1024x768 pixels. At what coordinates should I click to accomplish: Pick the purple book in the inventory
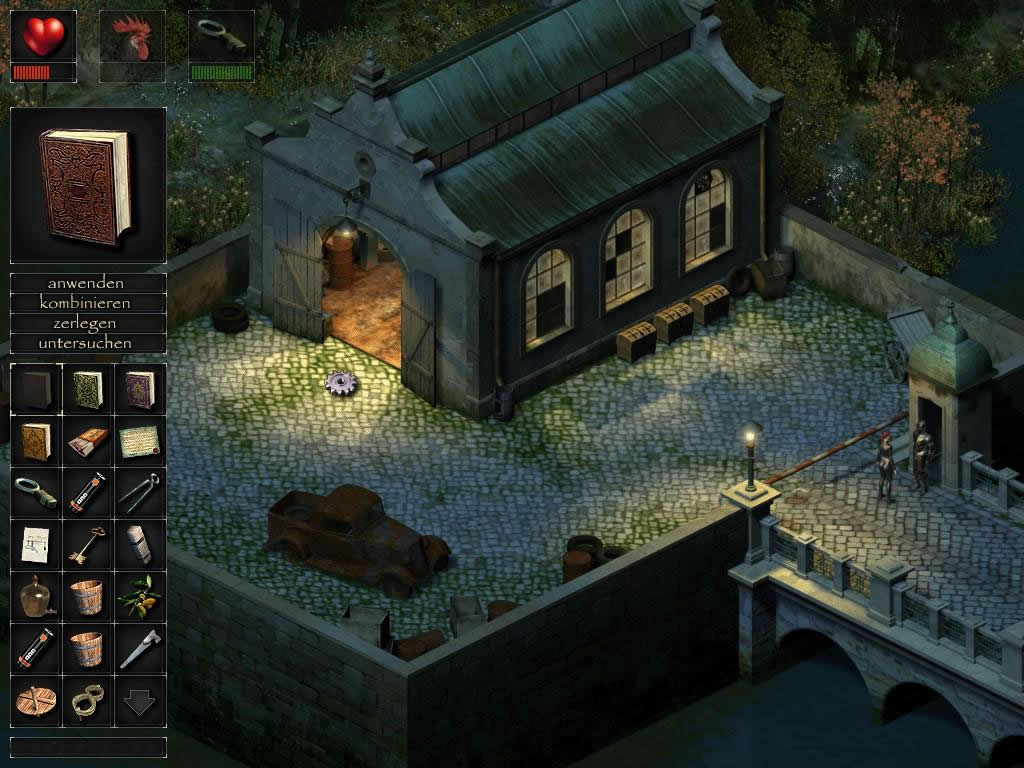click(x=139, y=389)
